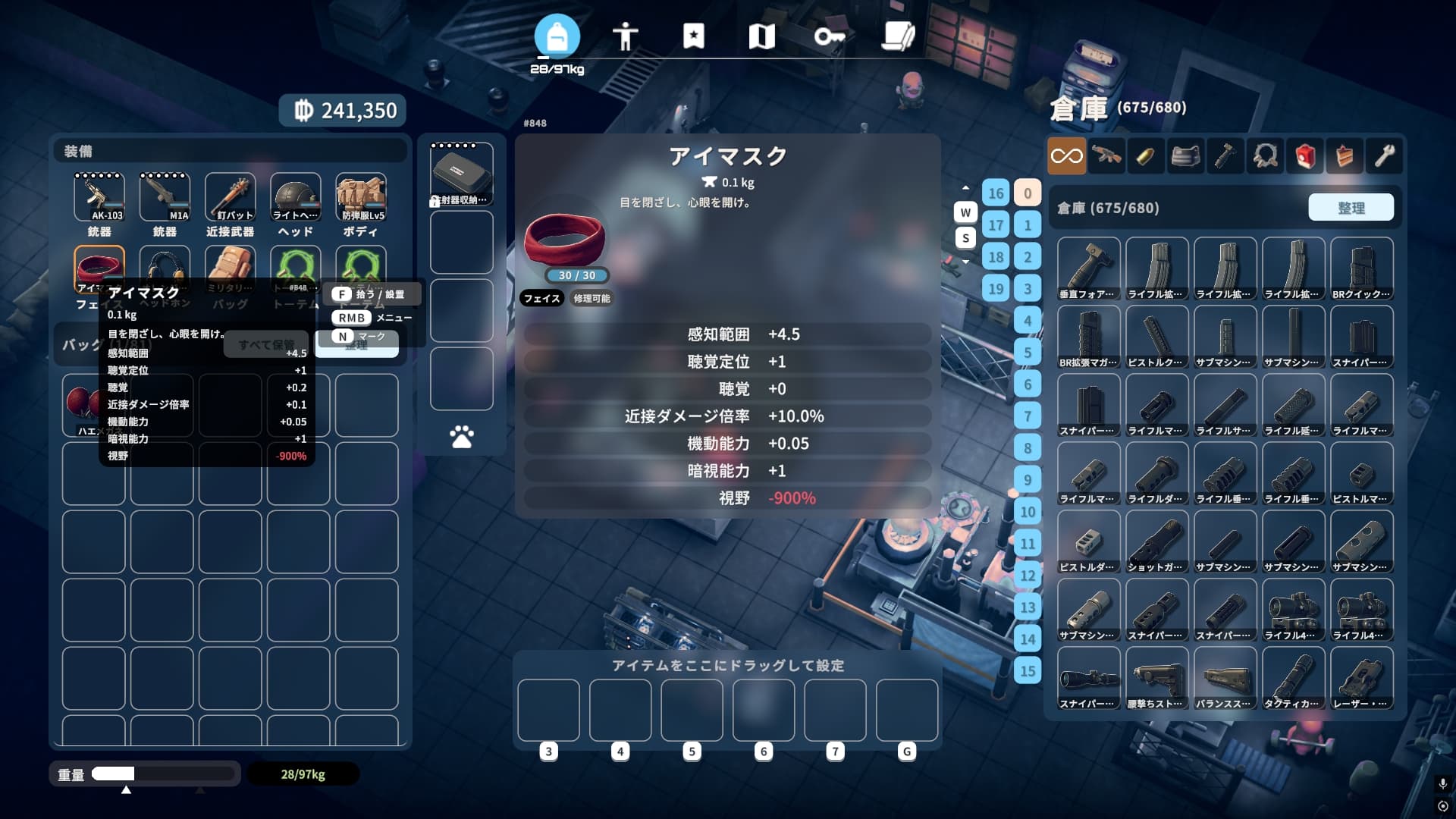1456x819 pixels.
Task: Switch to storage page 10
Action: (x=1028, y=512)
